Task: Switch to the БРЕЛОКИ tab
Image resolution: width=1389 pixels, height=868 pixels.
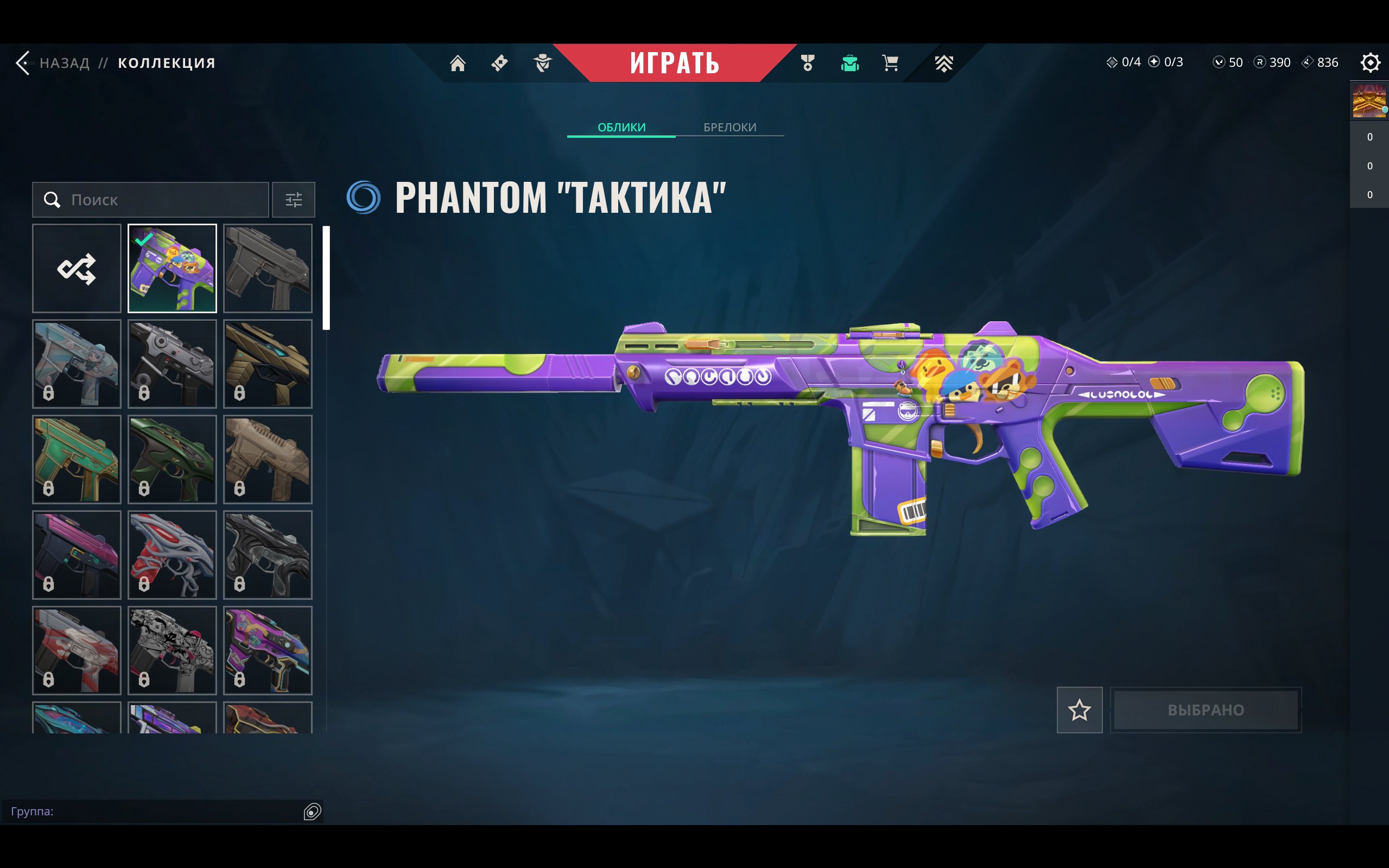Action: pyautogui.click(x=730, y=127)
